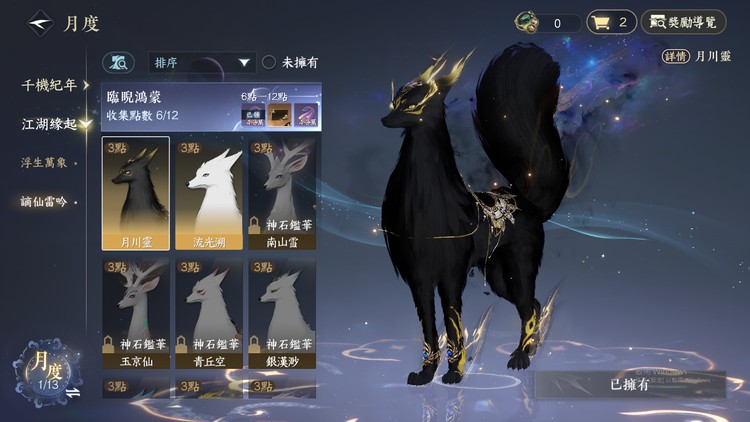Screen dimensions: 750x422
Task: Open the 排序 sort dropdown
Action: (202, 63)
